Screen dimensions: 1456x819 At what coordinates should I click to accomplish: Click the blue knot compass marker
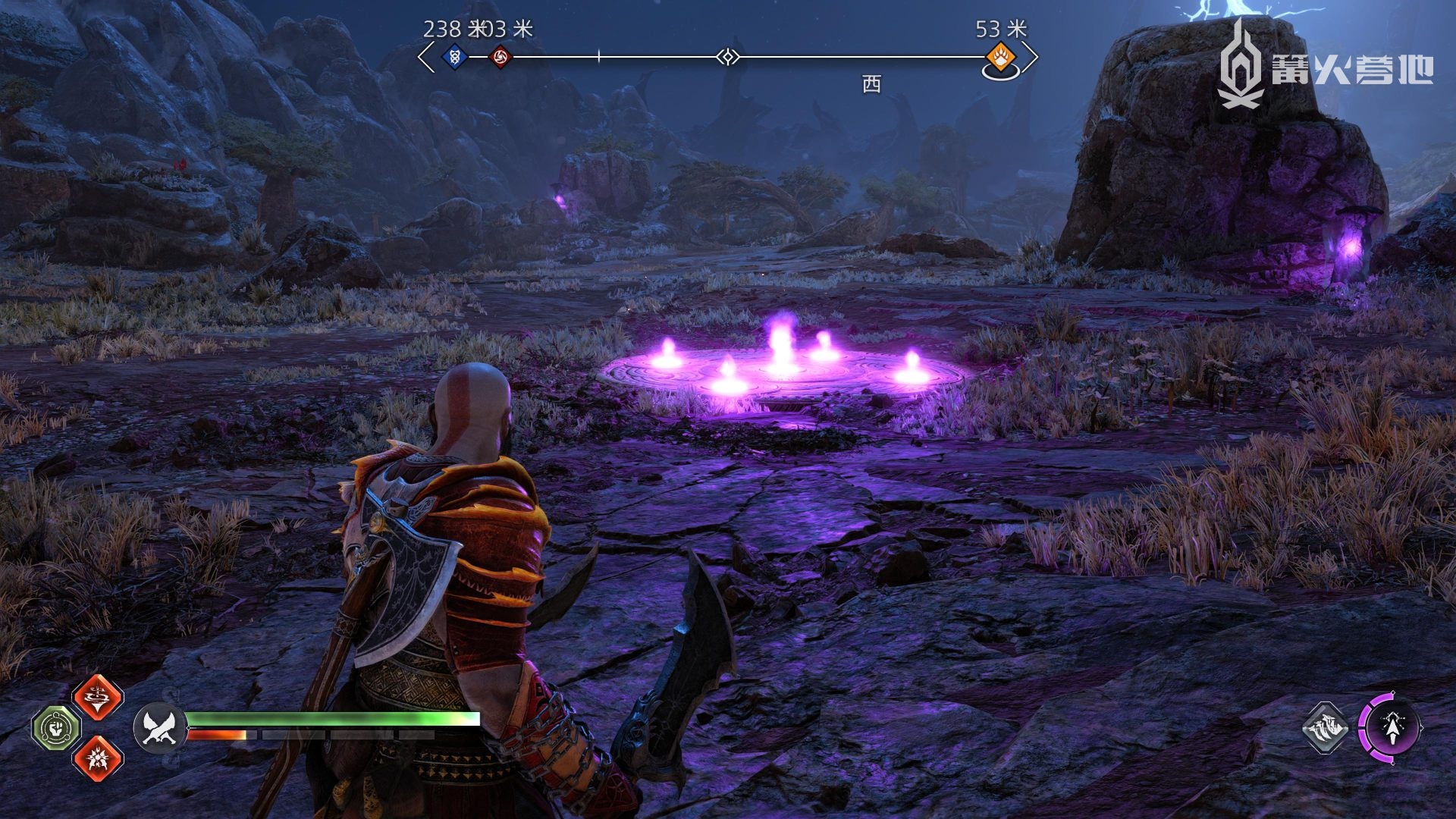tap(454, 56)
